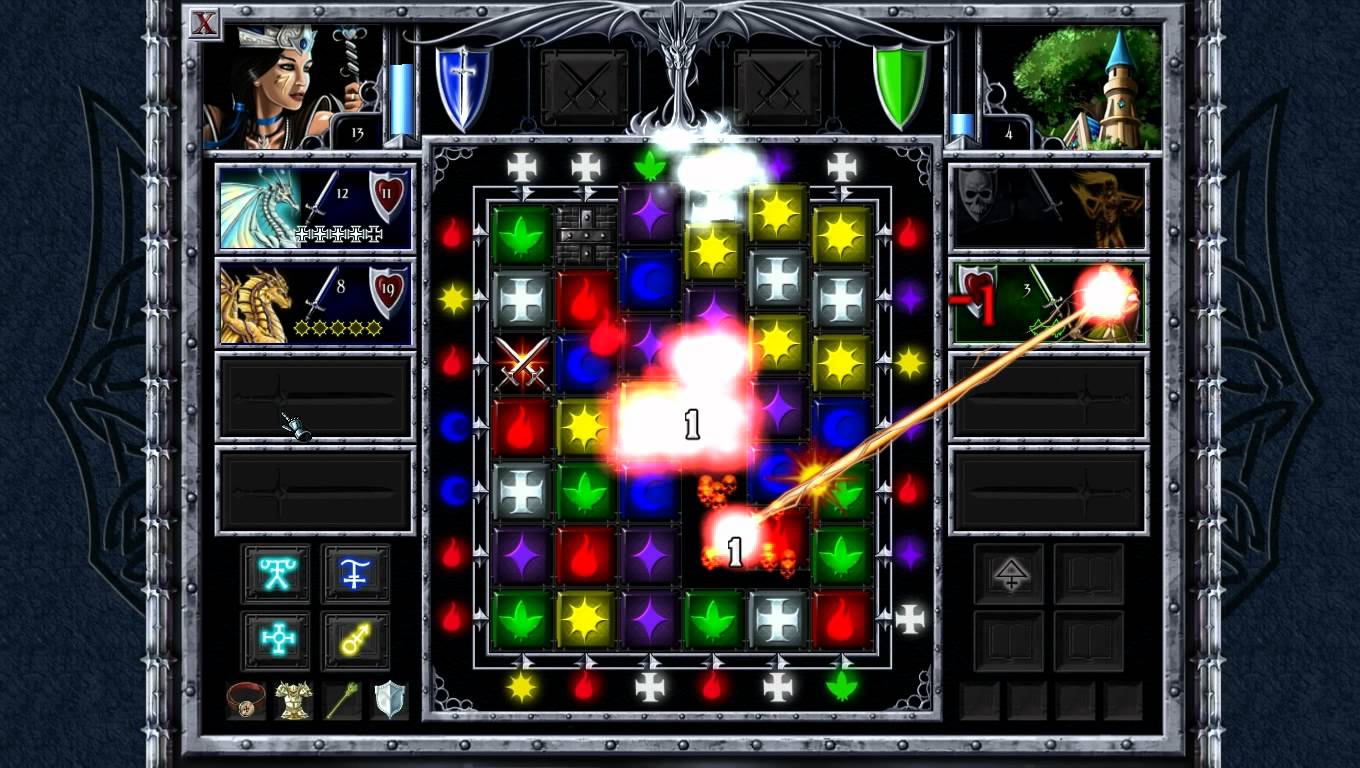Screen dimensions: 1360x768
Task: Click the enemy's triangle rune spell
Action: coord(1009,573)
